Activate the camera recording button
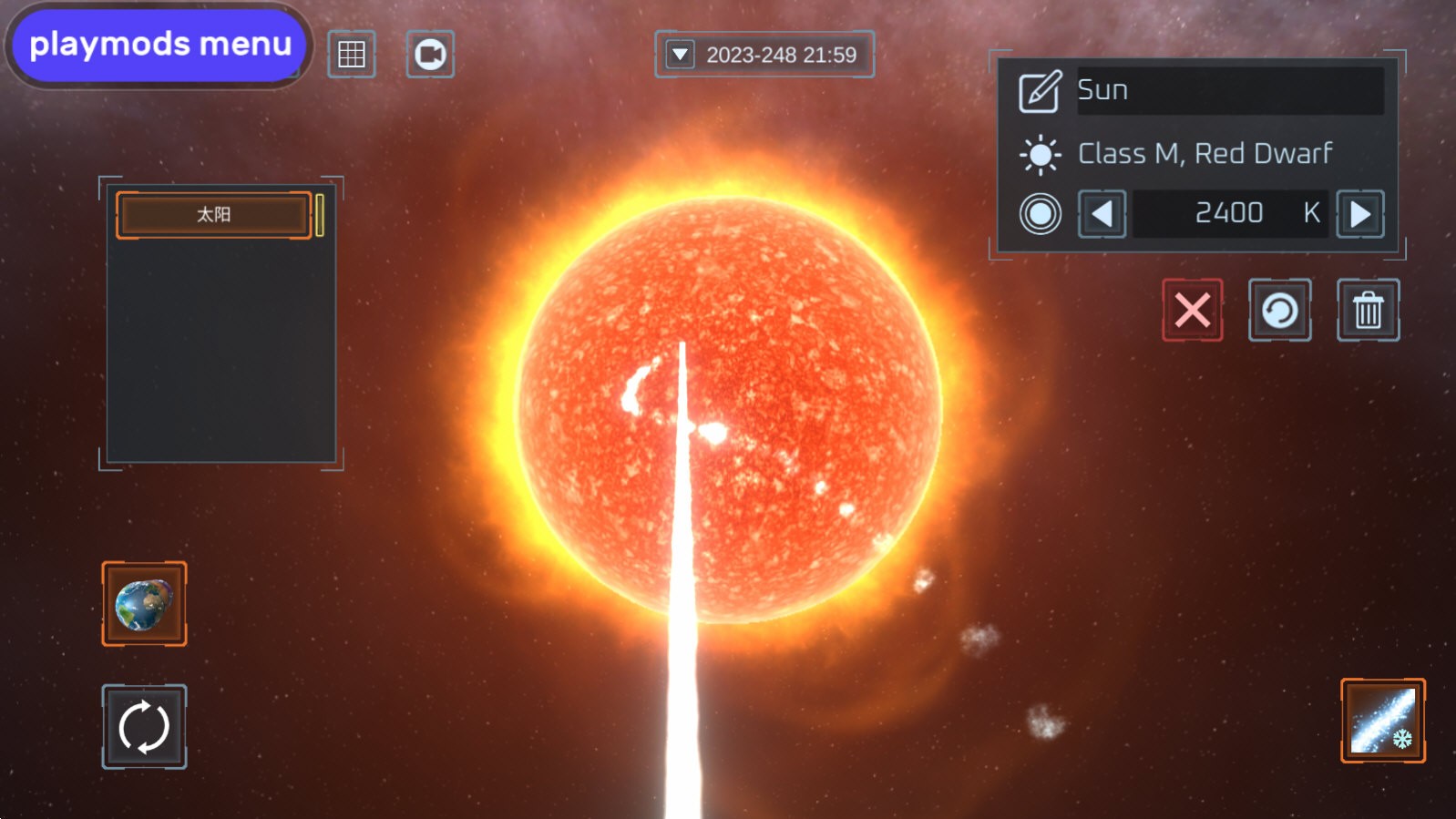Image resolution: width=1456 pixels, height=819 pixels. [430, 55]
